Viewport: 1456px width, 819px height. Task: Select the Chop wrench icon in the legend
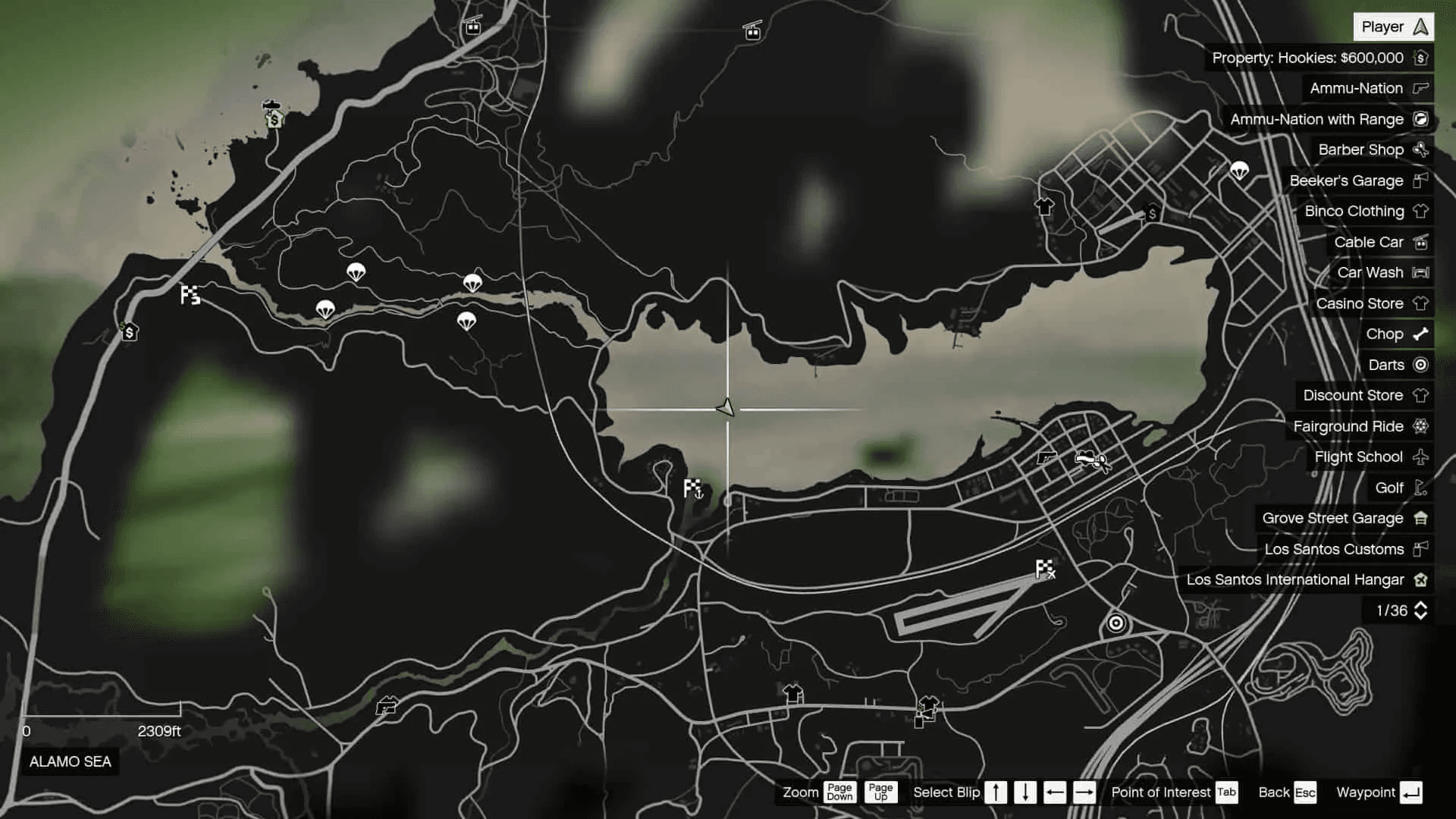1421,334
